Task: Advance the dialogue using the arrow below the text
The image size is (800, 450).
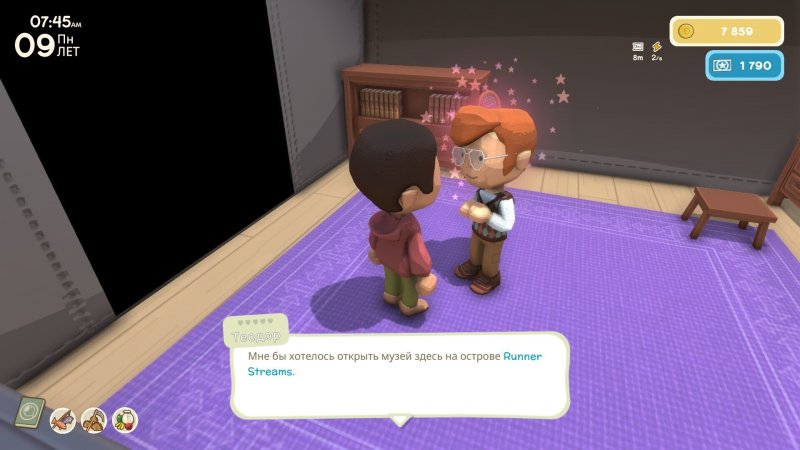Action: coord(400,421)
